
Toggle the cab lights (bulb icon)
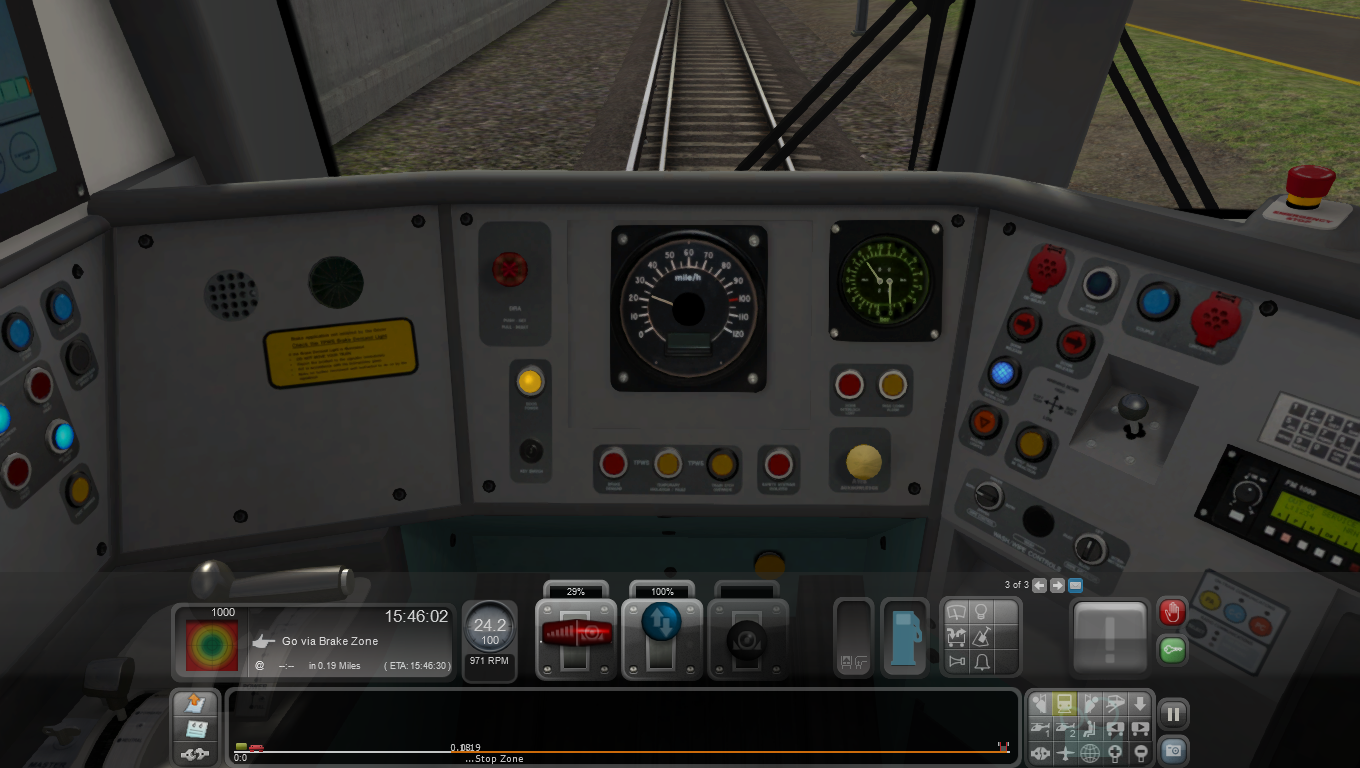(x=982, y=610)
